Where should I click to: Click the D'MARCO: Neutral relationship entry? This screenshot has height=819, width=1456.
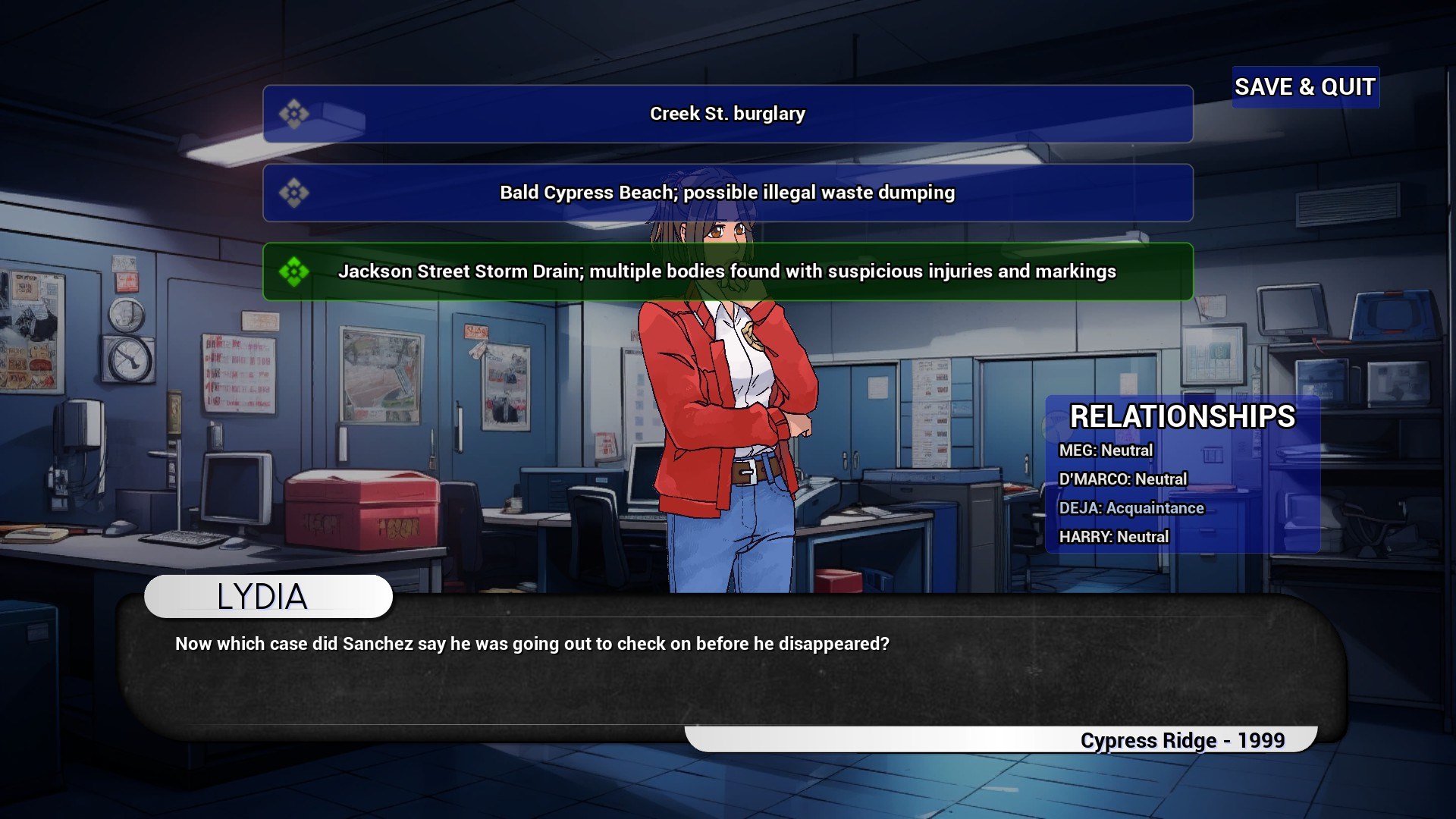tap(1124, 479)
